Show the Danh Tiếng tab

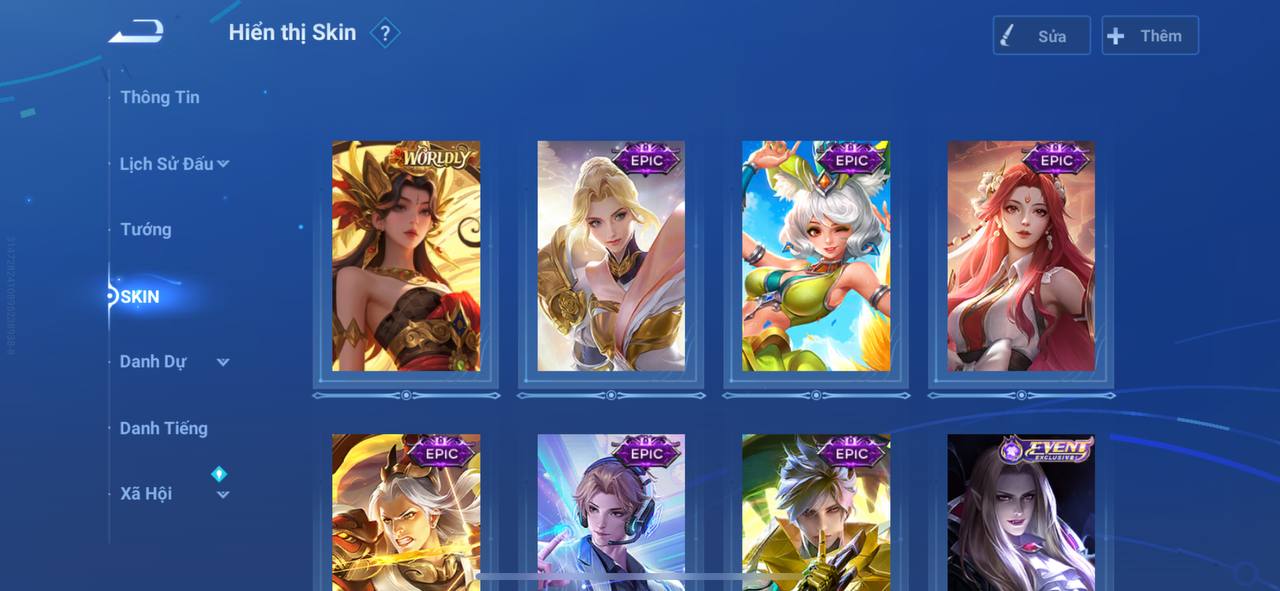[x=164, y=428]
